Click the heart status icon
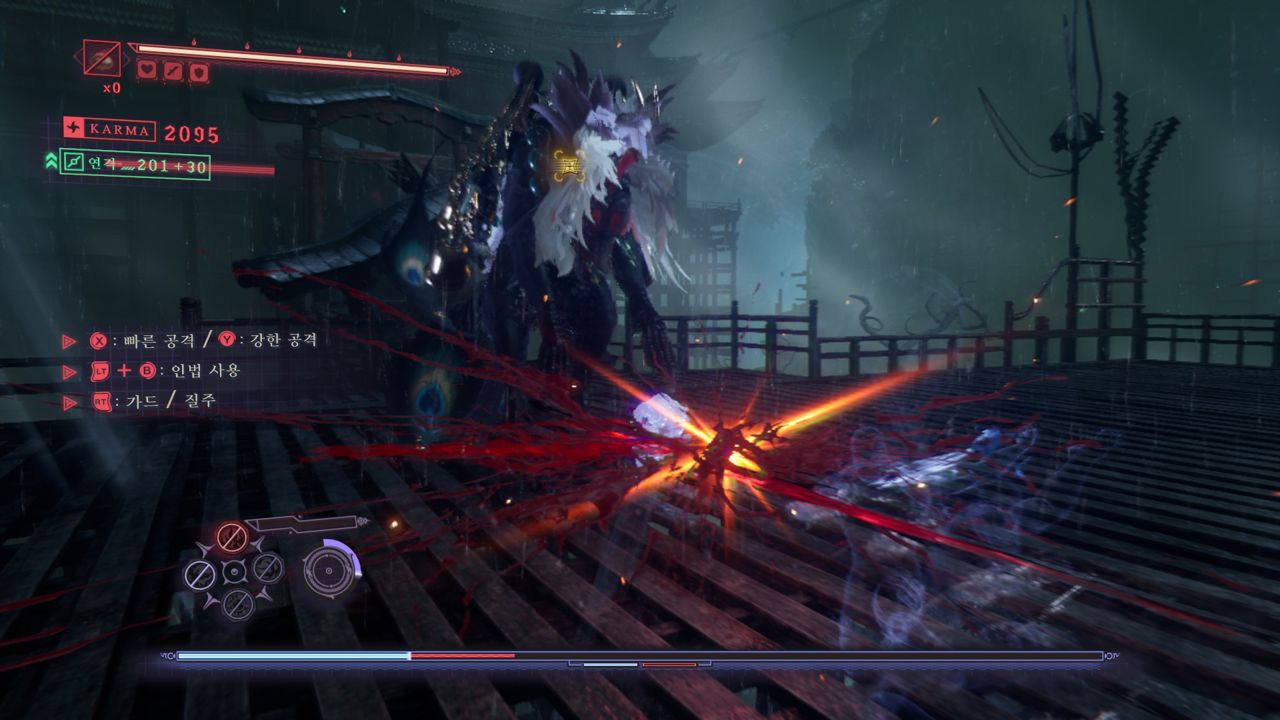Image resolution: width=1280 pixels, height=720 pixels. click(146, 71)
